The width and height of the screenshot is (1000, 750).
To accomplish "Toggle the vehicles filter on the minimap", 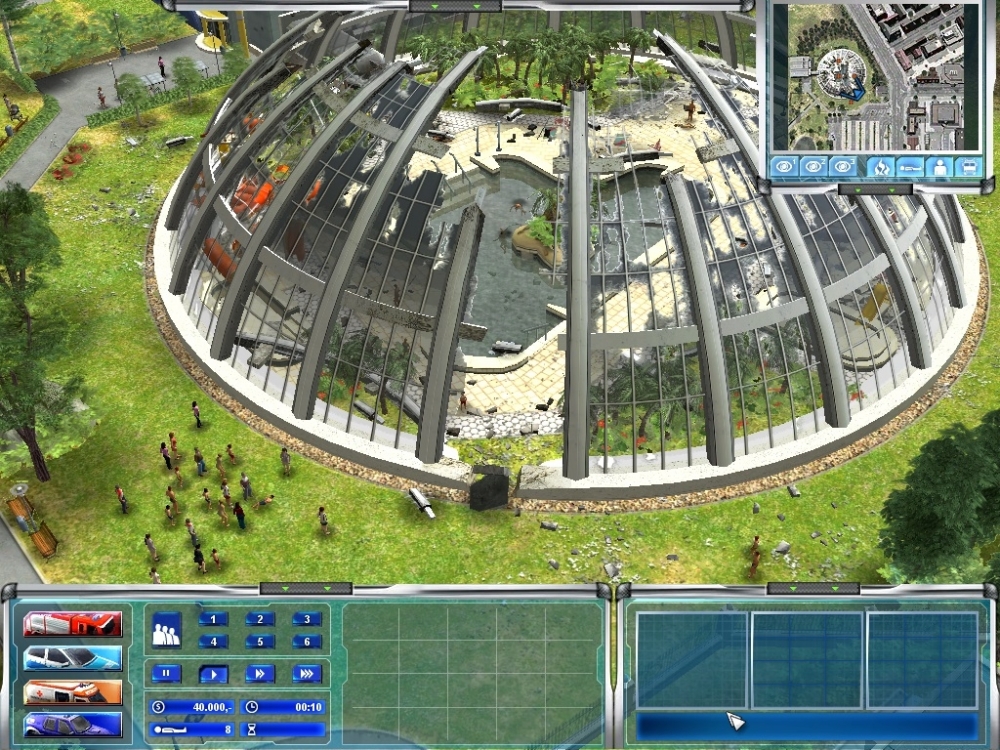I will (968, 167).
